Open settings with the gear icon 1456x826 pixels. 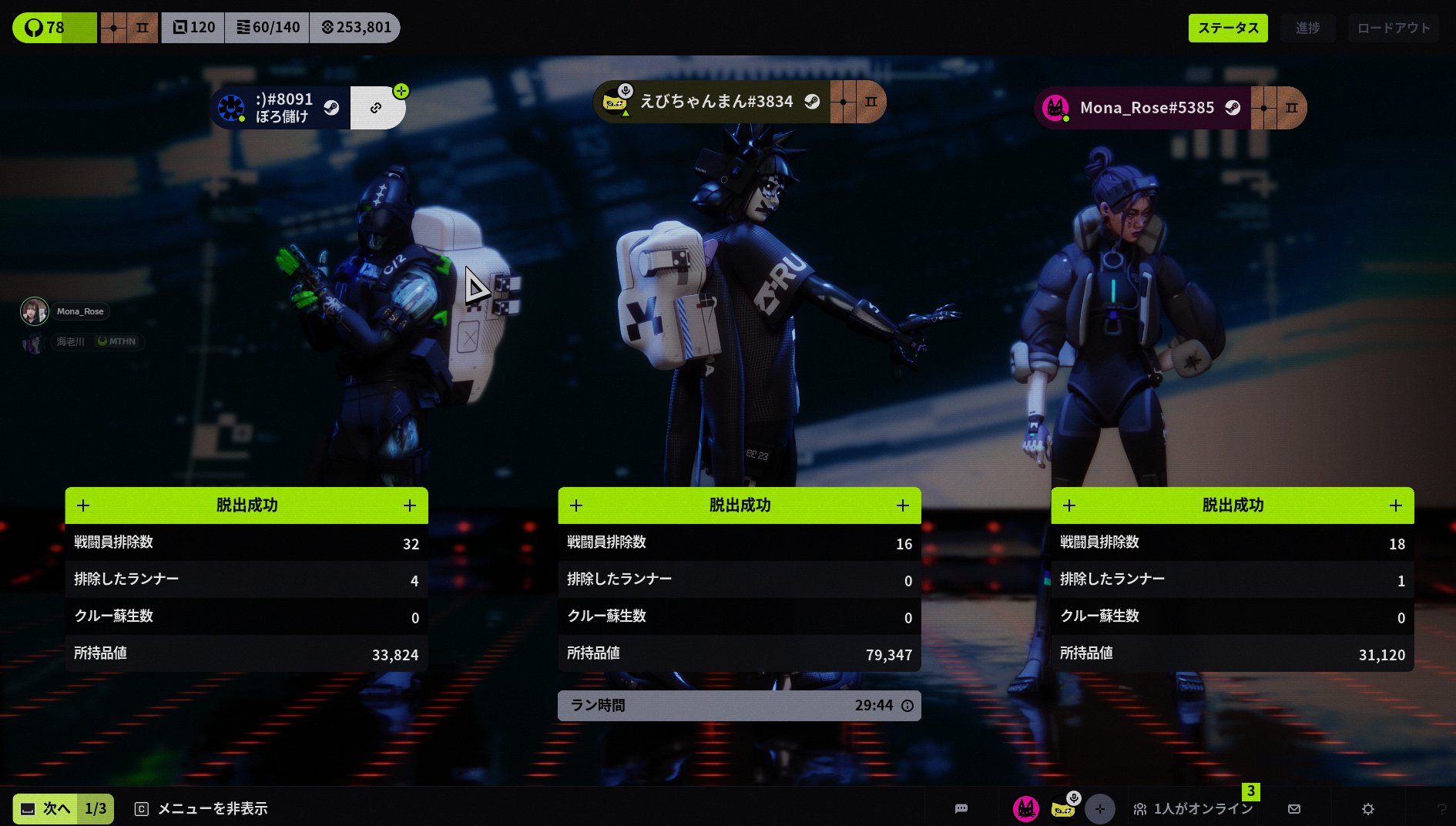pos(1367,808)
